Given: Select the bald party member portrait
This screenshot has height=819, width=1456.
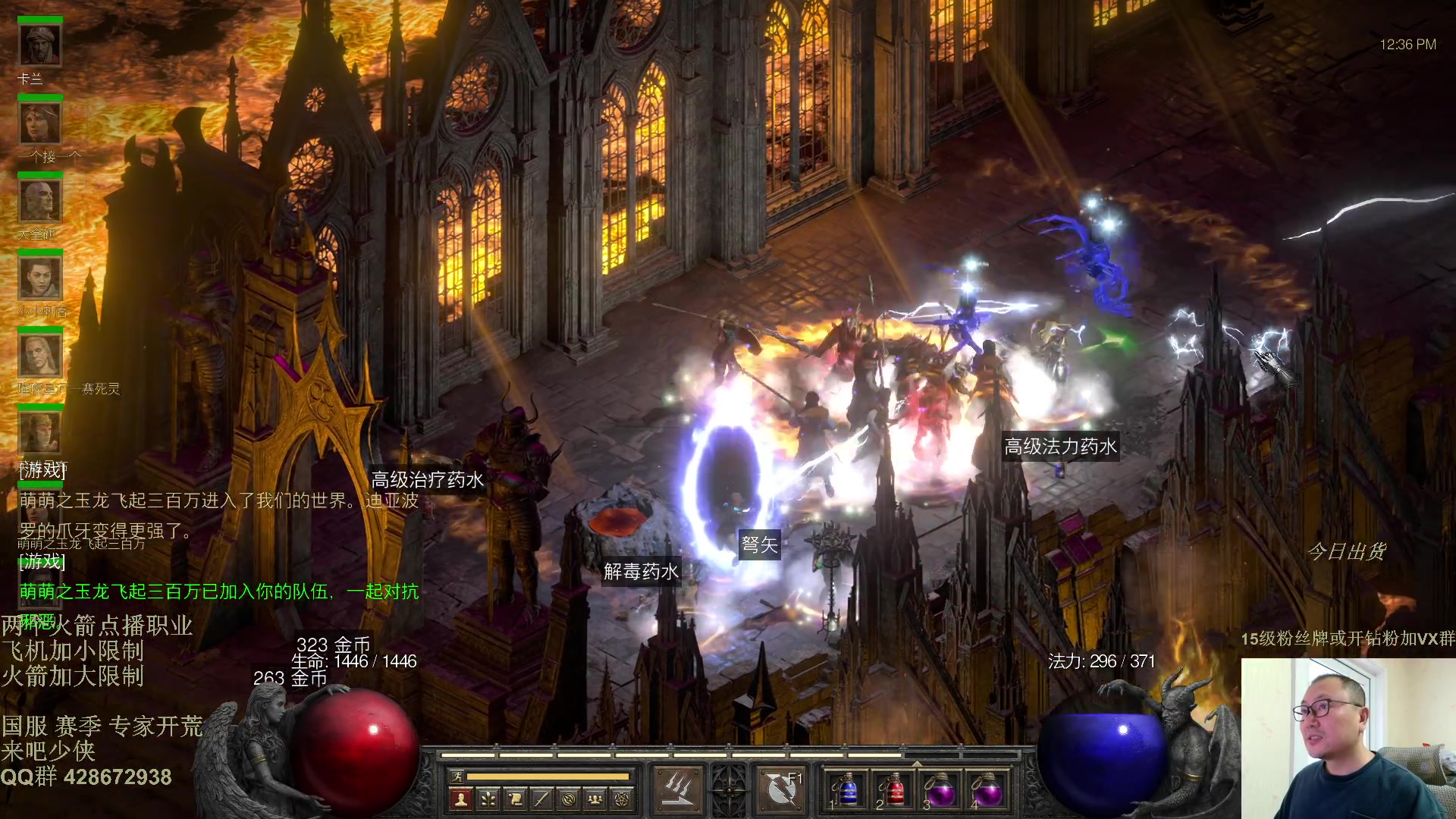Looking at the screenshot, I should (x=40, y=201).
